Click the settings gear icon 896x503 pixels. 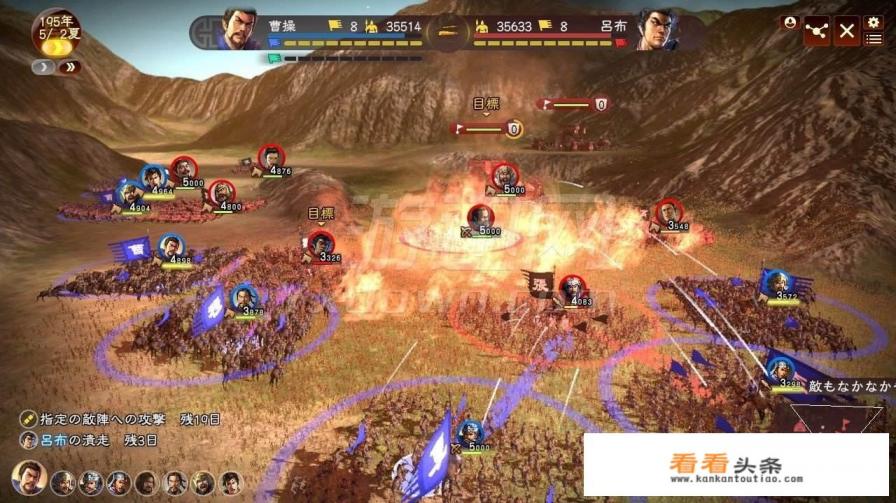click(873, 23)
